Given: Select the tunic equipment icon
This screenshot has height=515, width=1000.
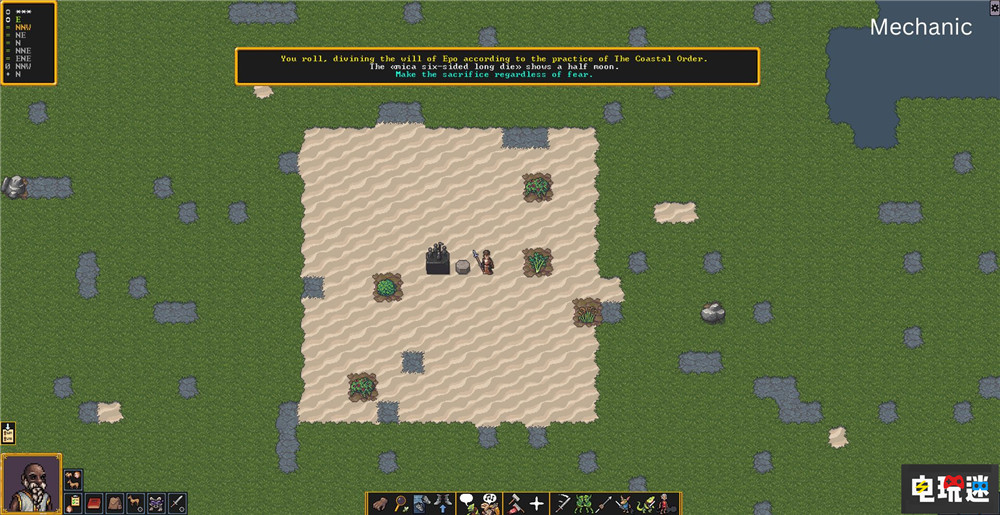Looking at the screenshot, I should [115, 503].
